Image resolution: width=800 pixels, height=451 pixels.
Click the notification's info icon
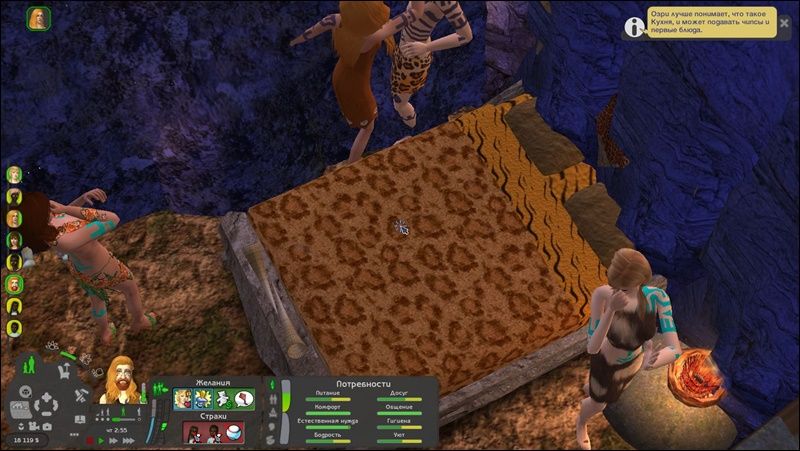[x=634, y=25]
